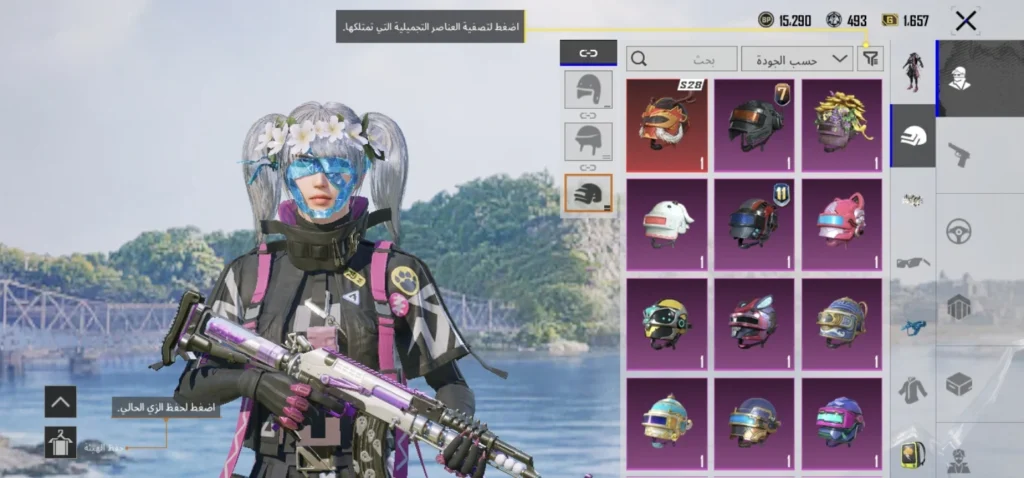Select the yellow and black robot helmet
1024x478 pixels.
tap(666, 324)
